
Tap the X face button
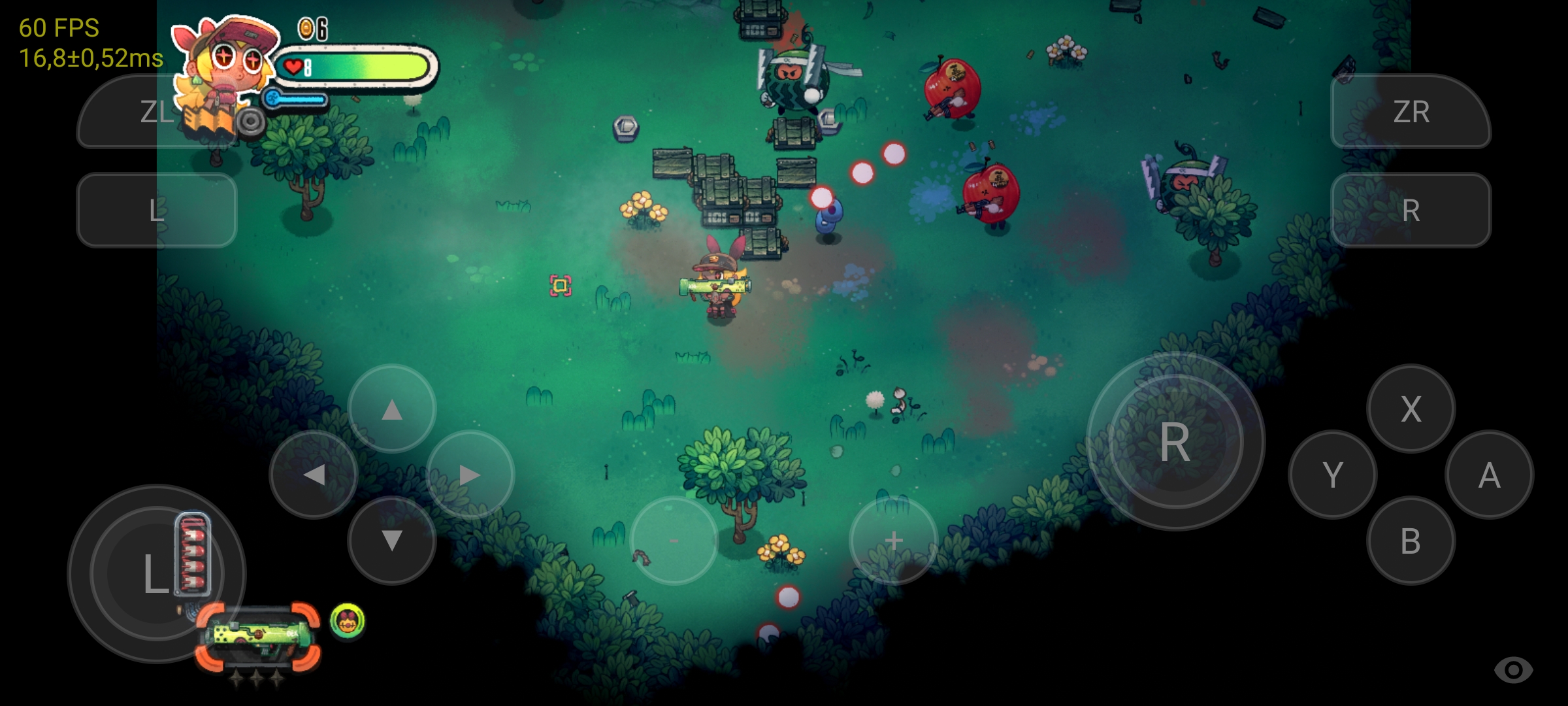coord(1411,409)
